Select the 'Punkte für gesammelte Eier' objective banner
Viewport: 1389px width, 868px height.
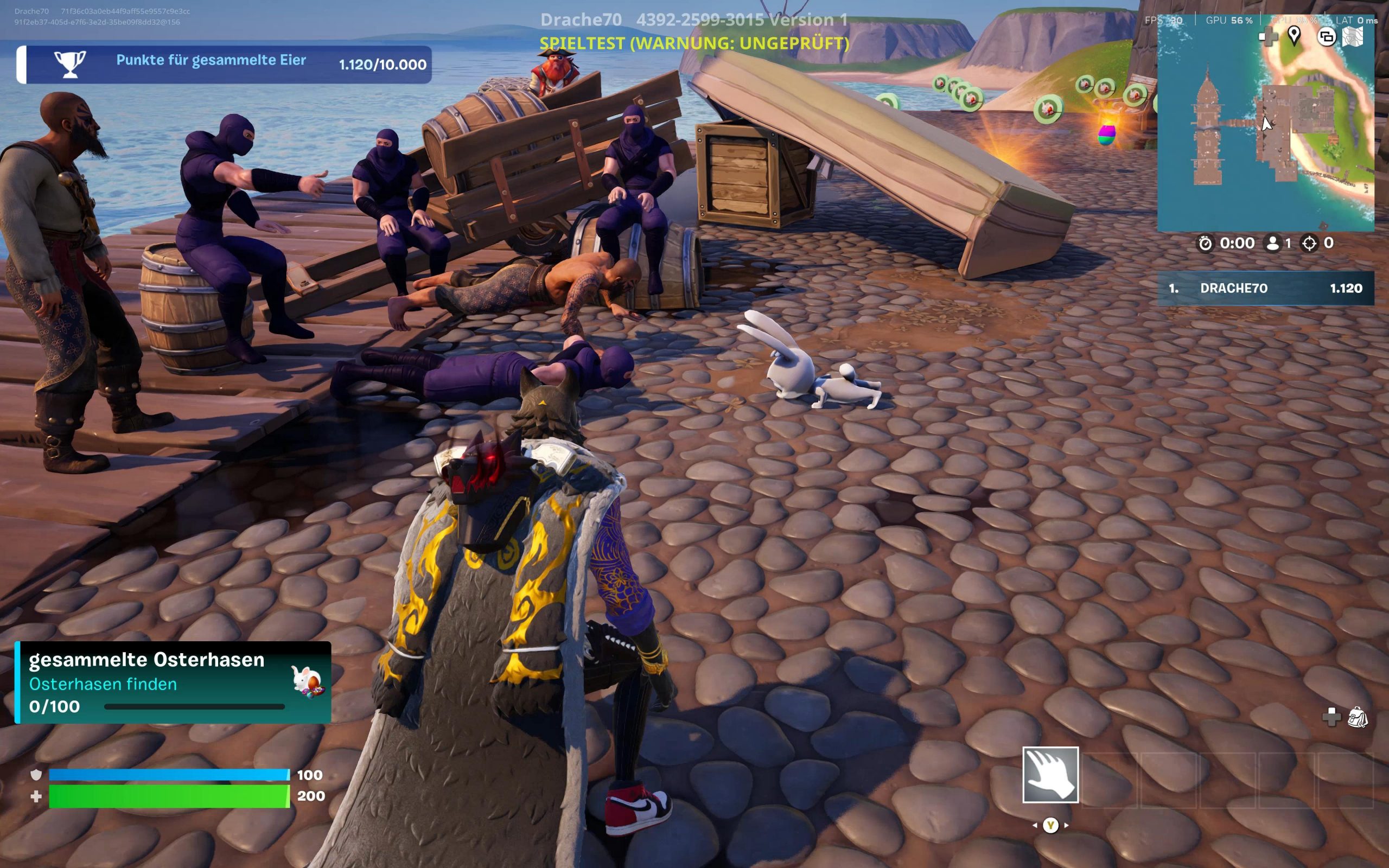225,65
